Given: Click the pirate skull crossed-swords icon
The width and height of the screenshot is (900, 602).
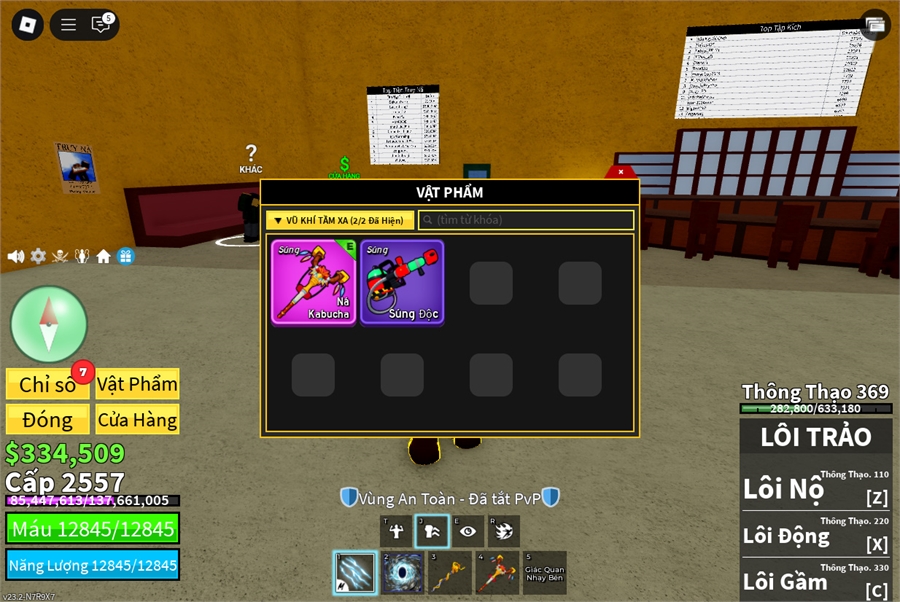Looking at the screenshot, I should click(60, 256).
